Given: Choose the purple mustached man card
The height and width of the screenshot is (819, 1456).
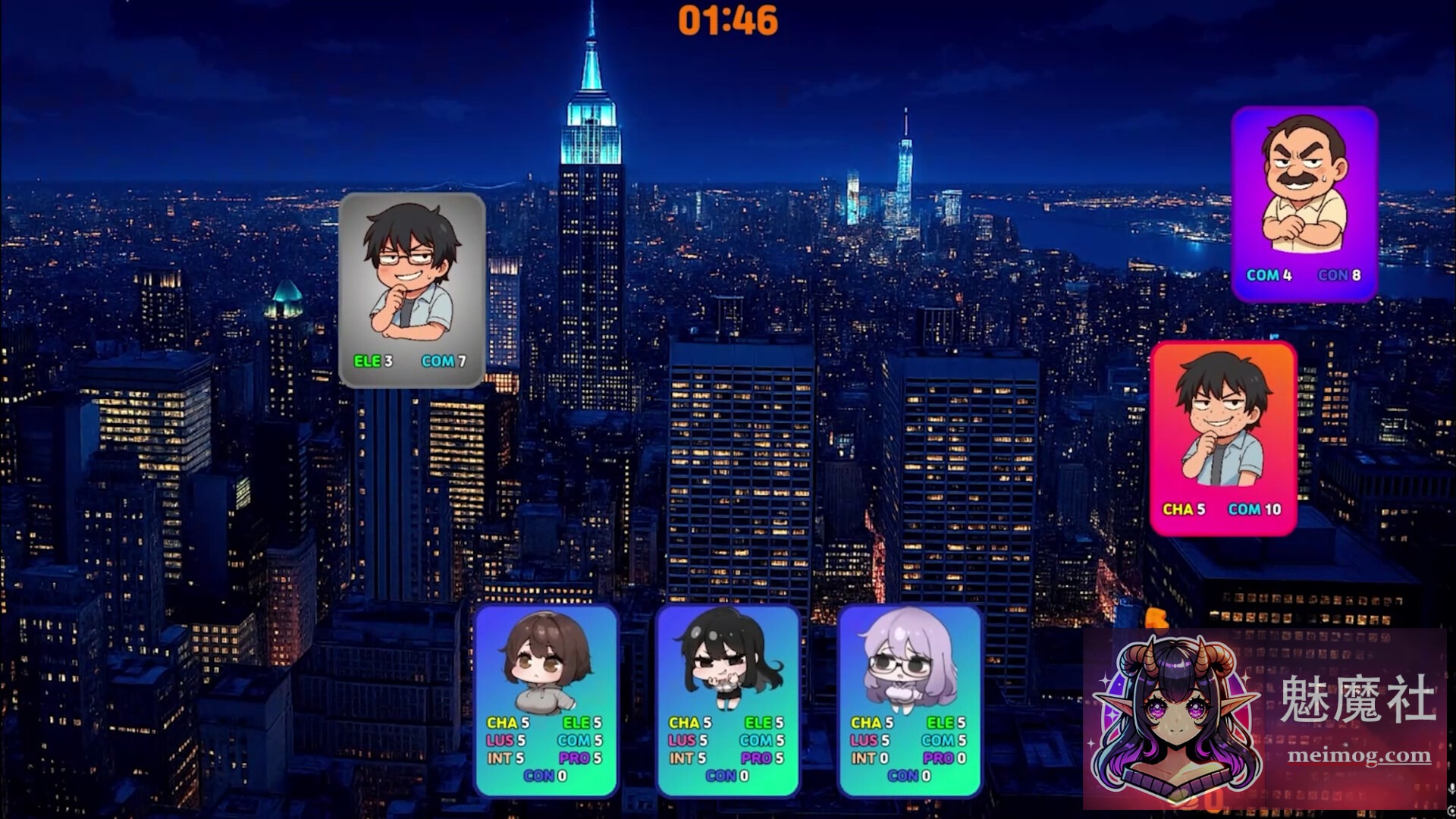Looking at the screenshot, I should [1304, 203].
